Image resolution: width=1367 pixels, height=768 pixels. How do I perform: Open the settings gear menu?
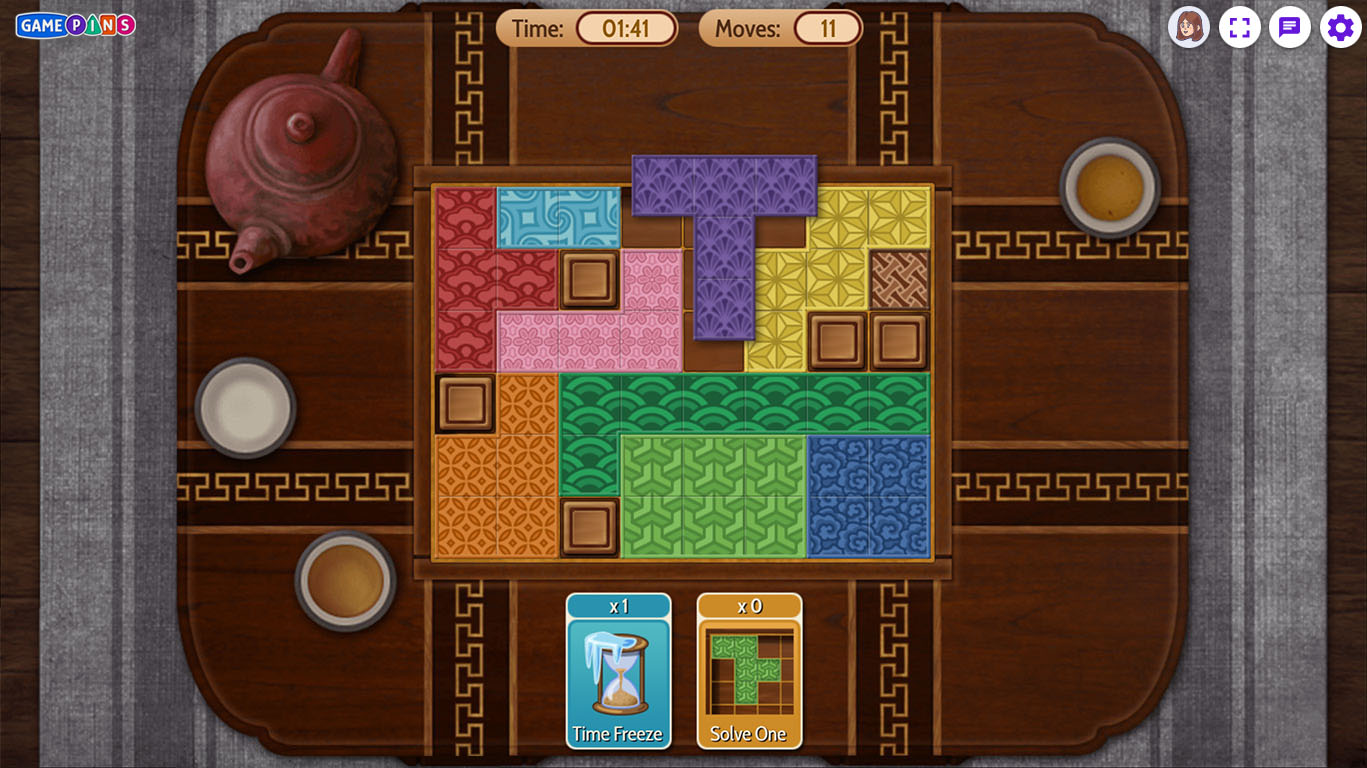coord(1340,27)
